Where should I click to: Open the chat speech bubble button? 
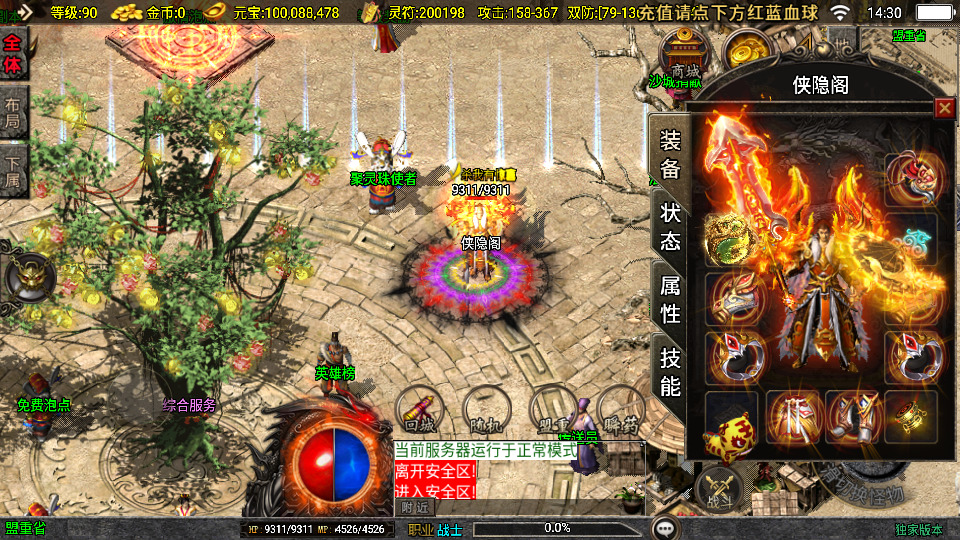click(x=665, y=527)
